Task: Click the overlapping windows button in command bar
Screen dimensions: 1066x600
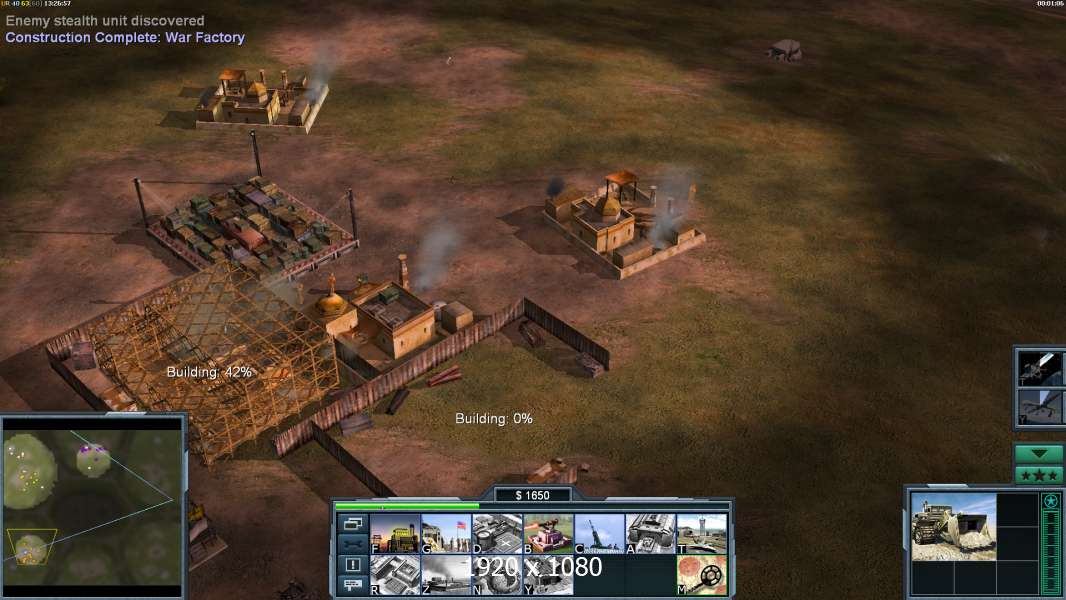Action: click(x=351, y=523)
